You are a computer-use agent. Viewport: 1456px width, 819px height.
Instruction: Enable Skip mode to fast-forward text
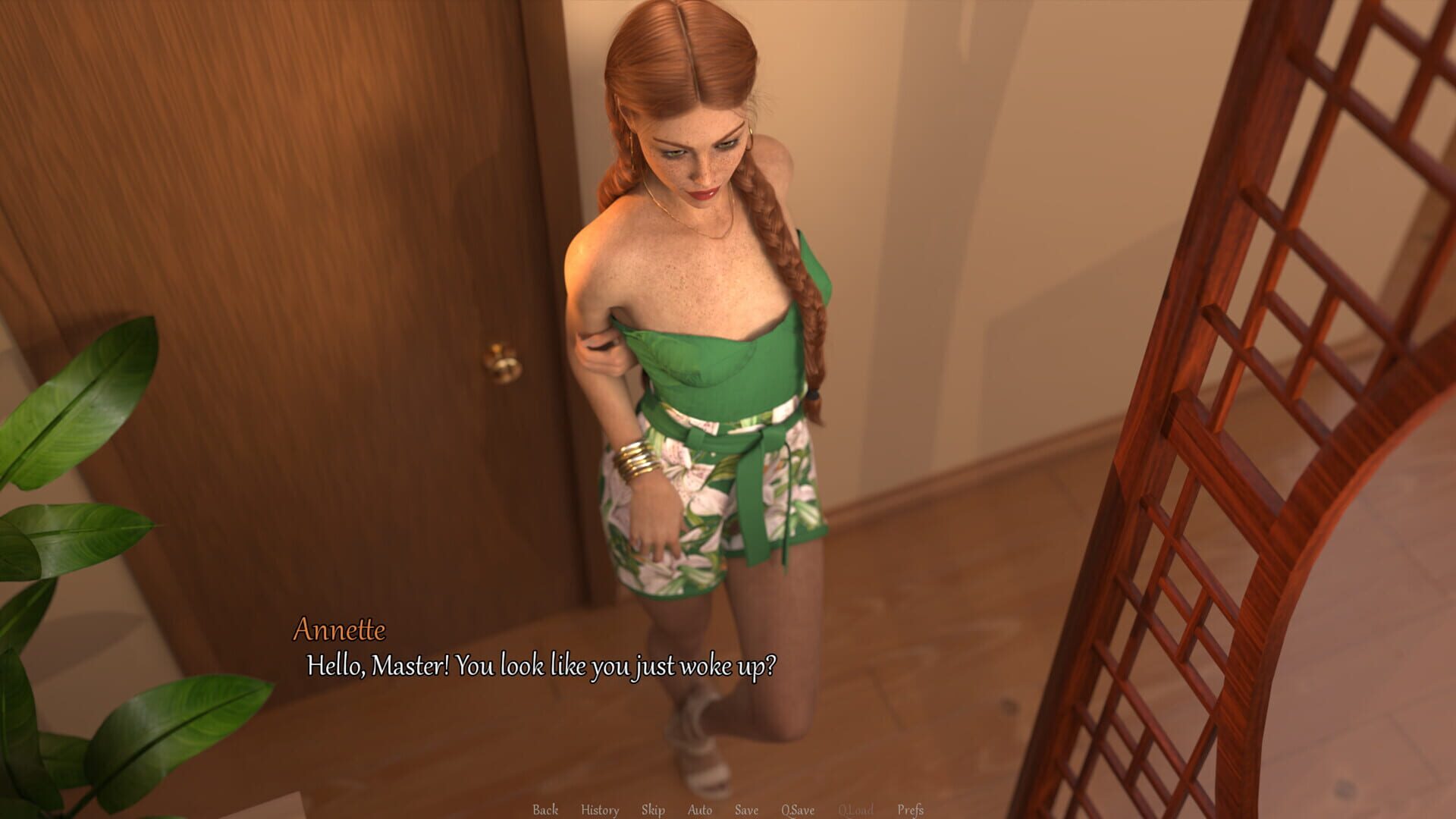[654, 809]
